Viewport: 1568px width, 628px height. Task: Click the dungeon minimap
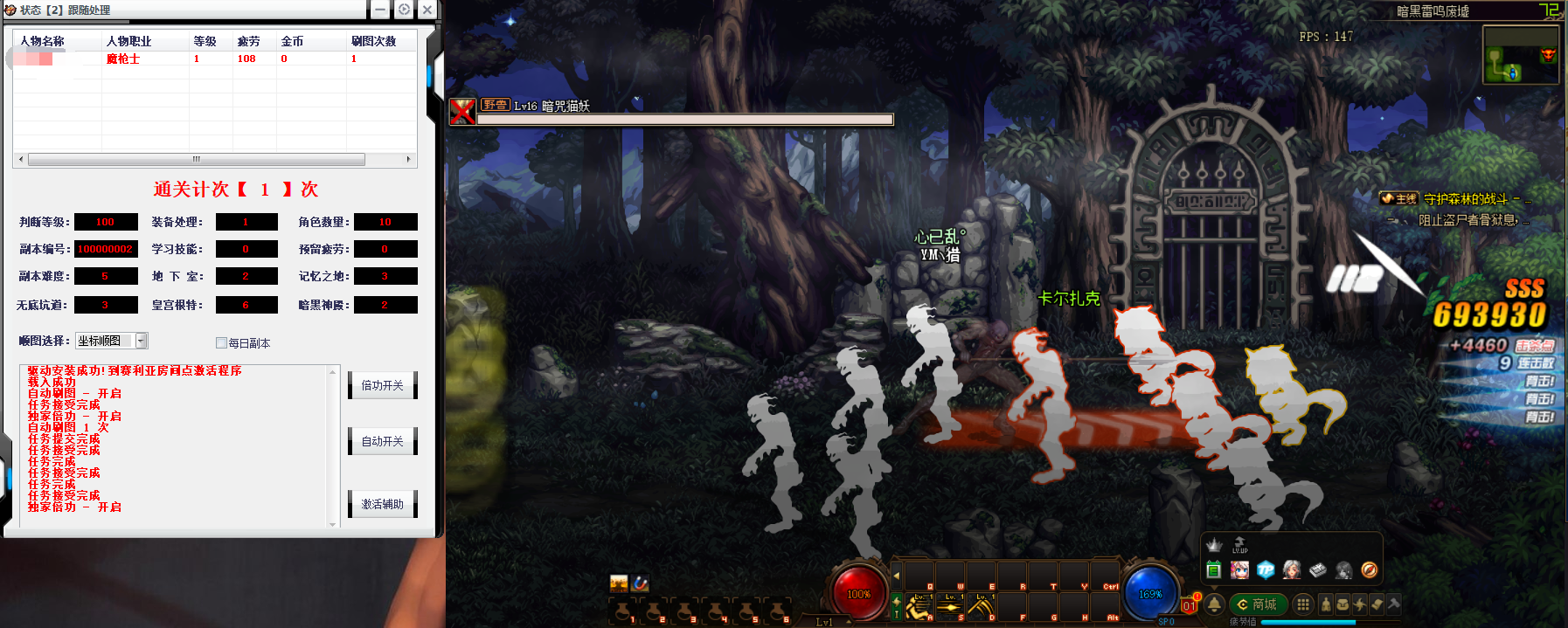1521,55
